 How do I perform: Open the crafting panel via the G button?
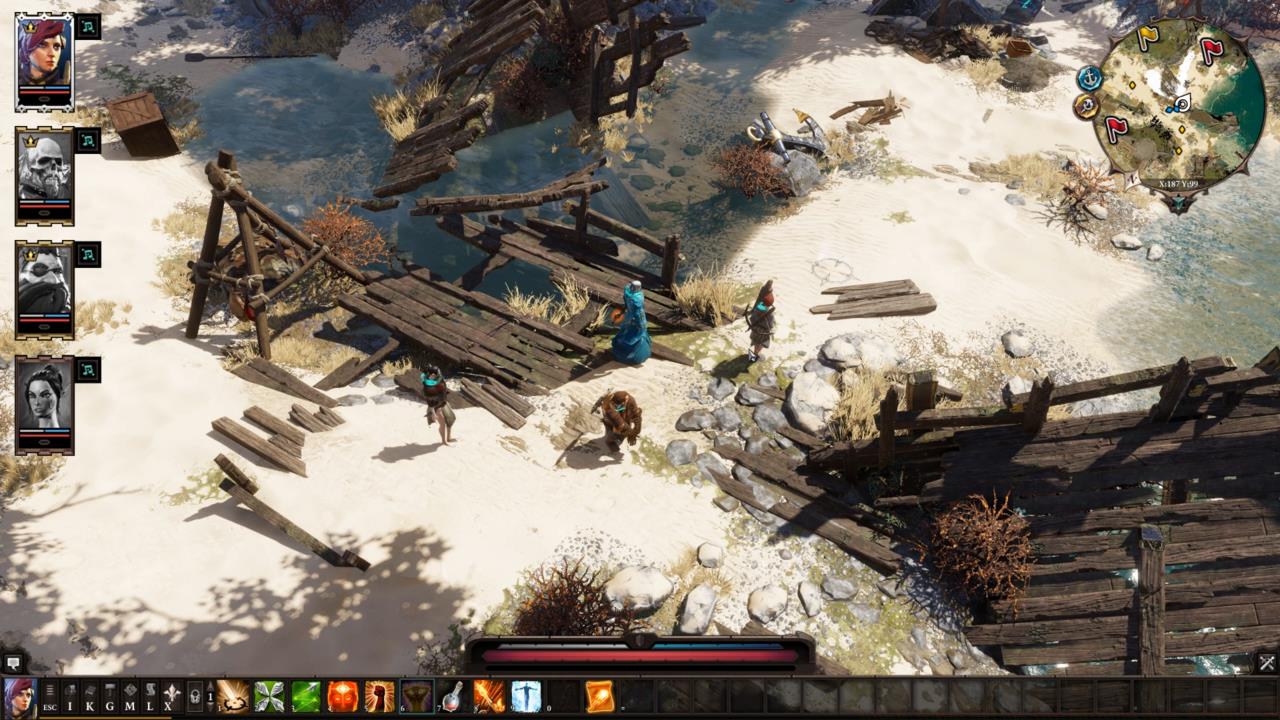click(110, 696)
